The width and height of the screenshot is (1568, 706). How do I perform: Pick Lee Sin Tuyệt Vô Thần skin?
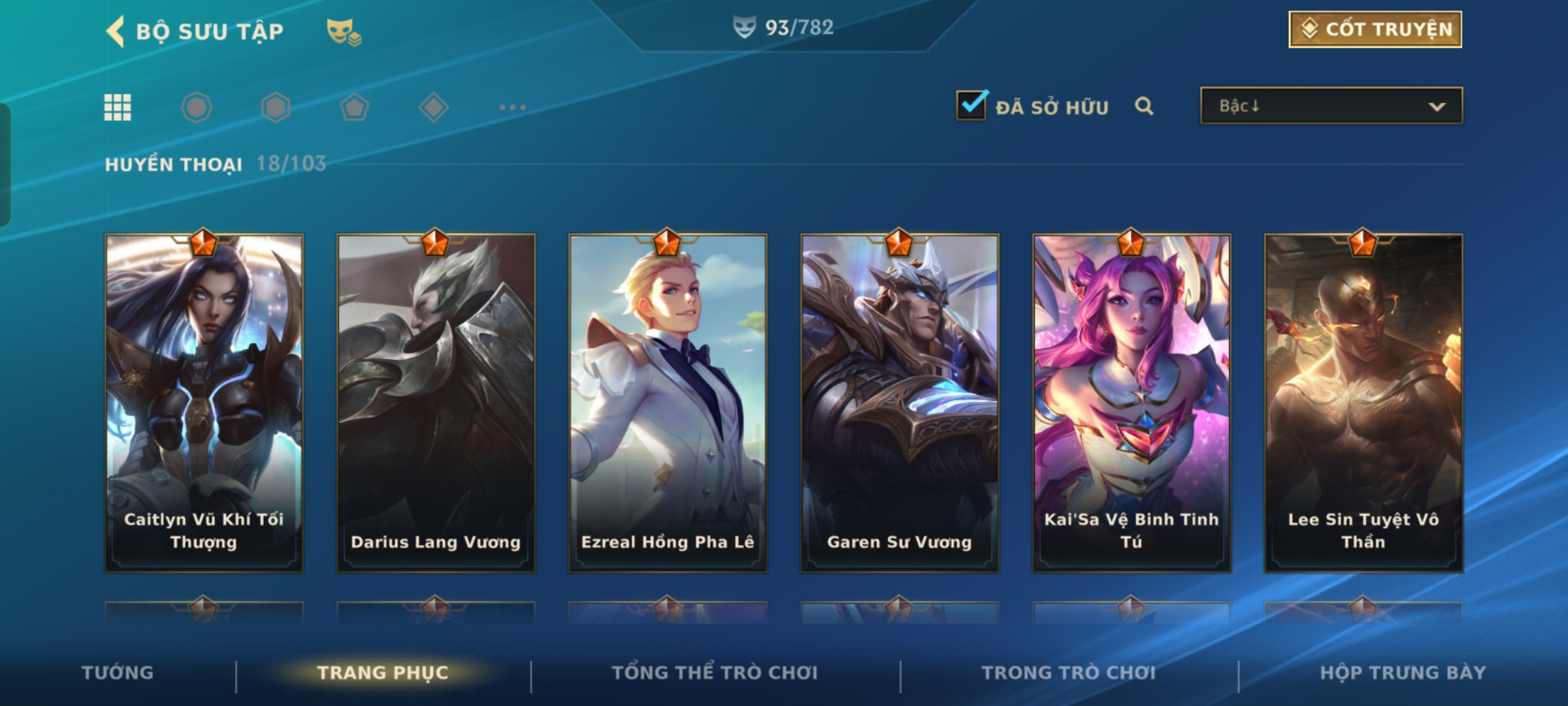1364,403
